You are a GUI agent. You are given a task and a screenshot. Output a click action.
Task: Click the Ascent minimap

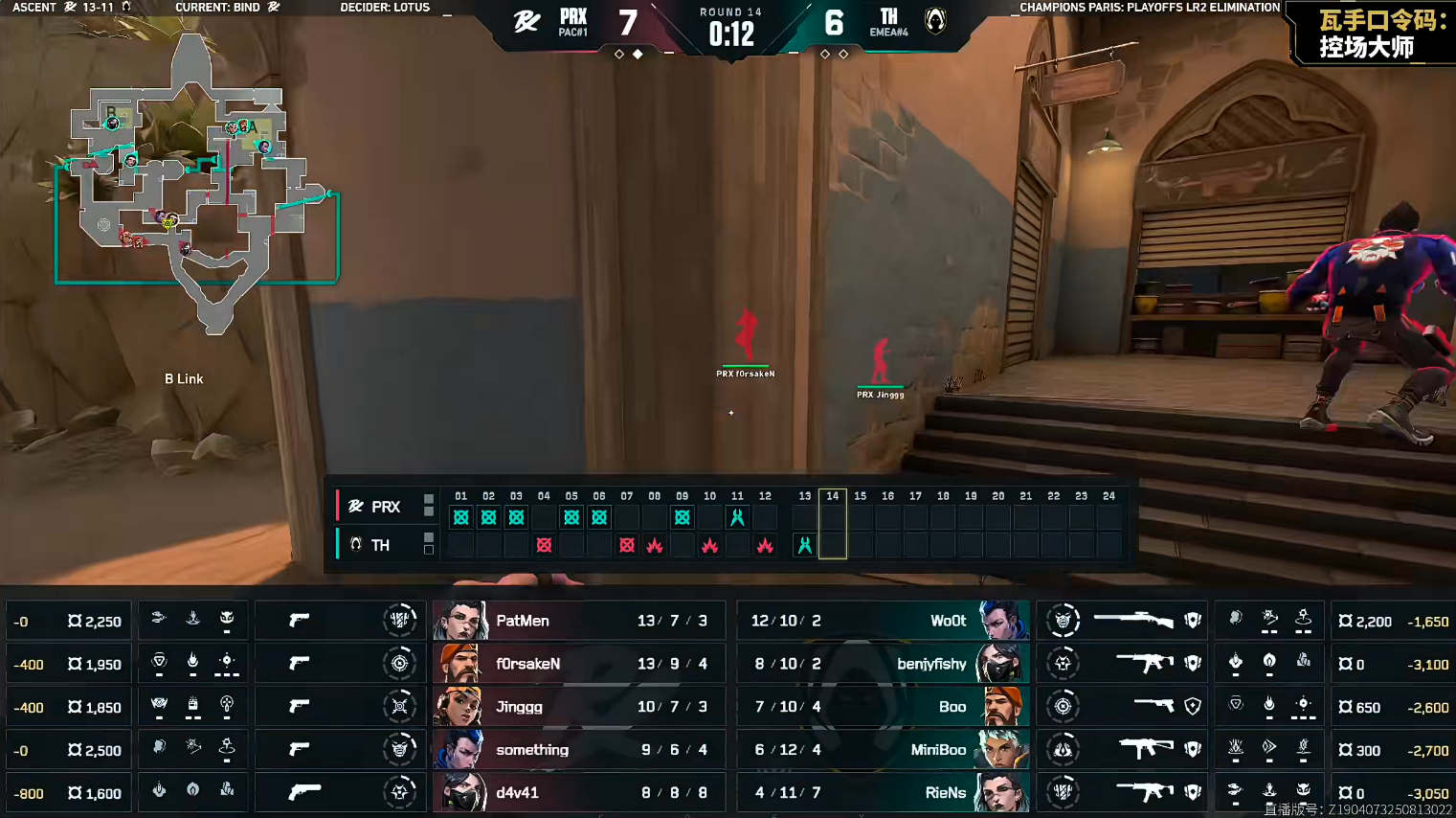196,182
